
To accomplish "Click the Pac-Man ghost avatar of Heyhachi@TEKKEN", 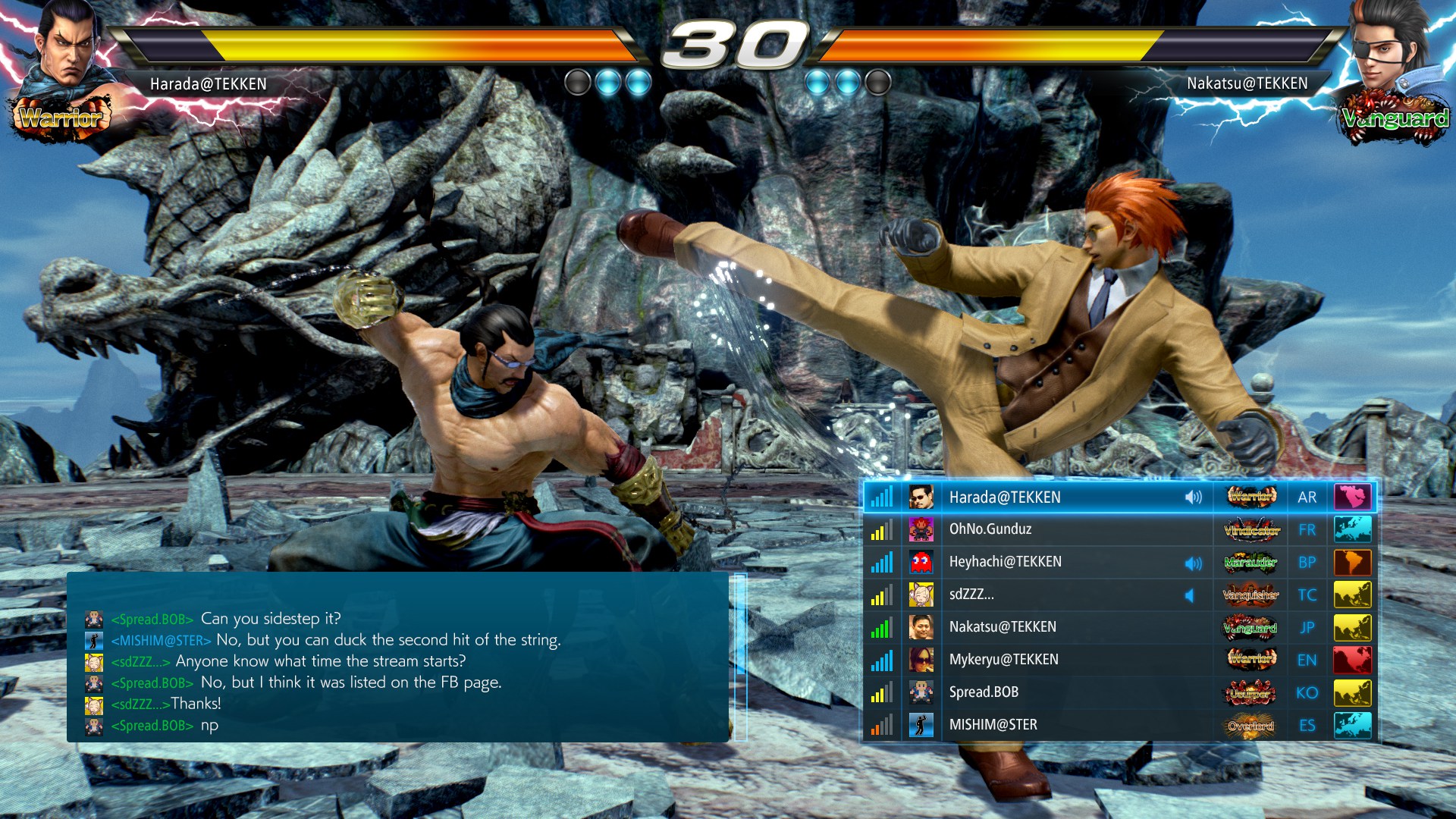I will (x=921, y=562).
